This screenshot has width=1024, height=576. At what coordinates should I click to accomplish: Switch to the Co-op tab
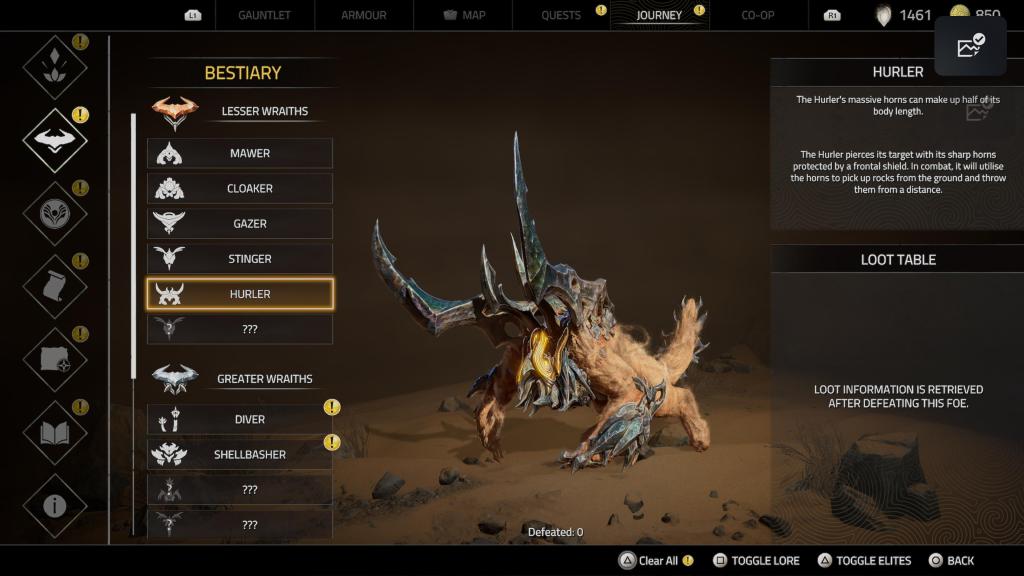tap(758, 15)
